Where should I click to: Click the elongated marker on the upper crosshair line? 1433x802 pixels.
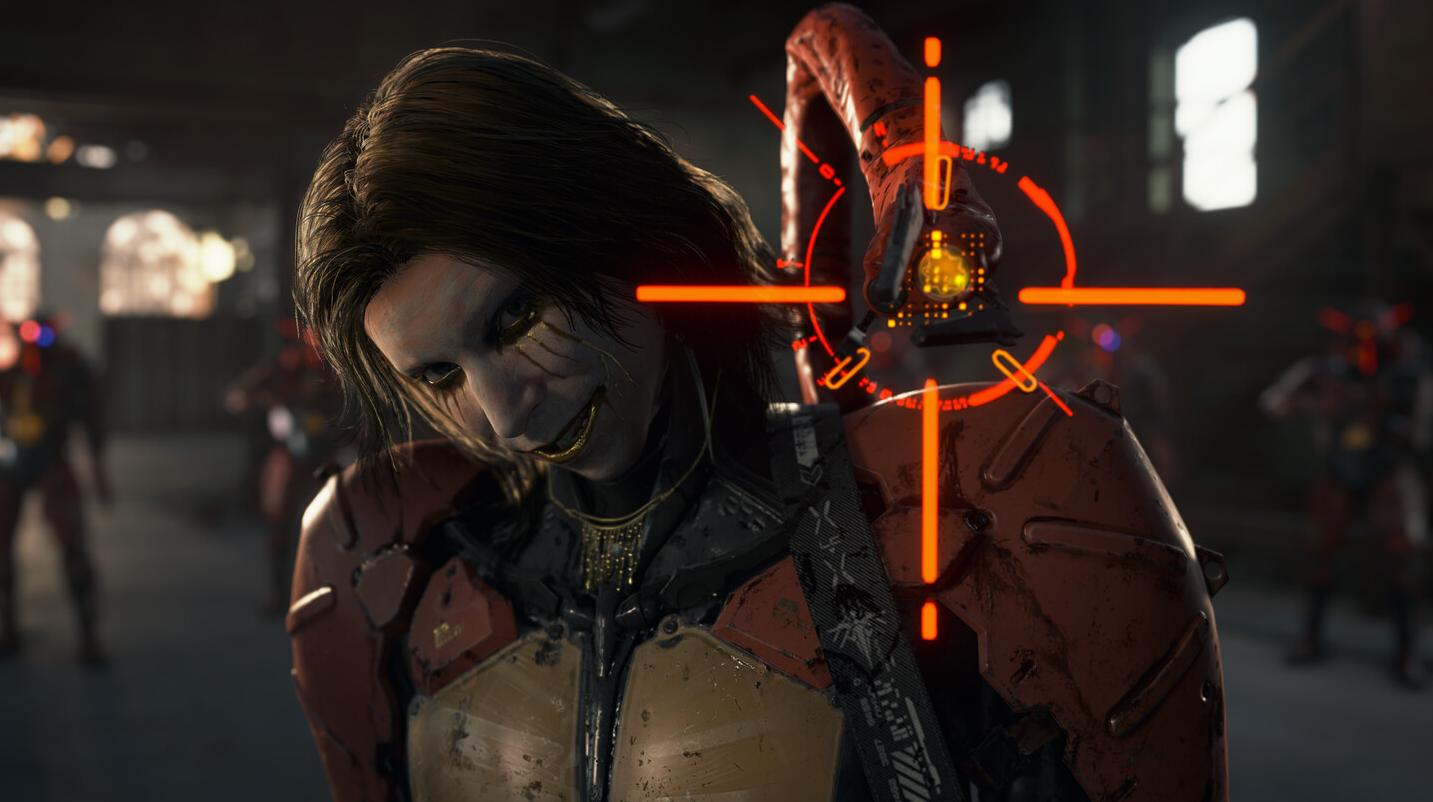(x=939, y=181)
